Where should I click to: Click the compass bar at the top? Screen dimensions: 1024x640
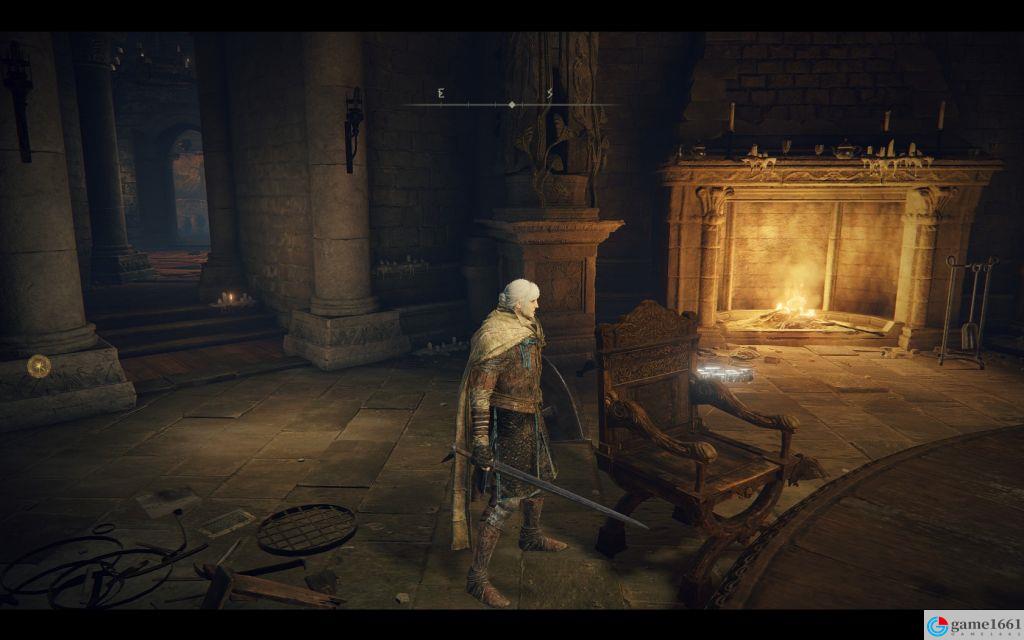click(x=511, y=103)
